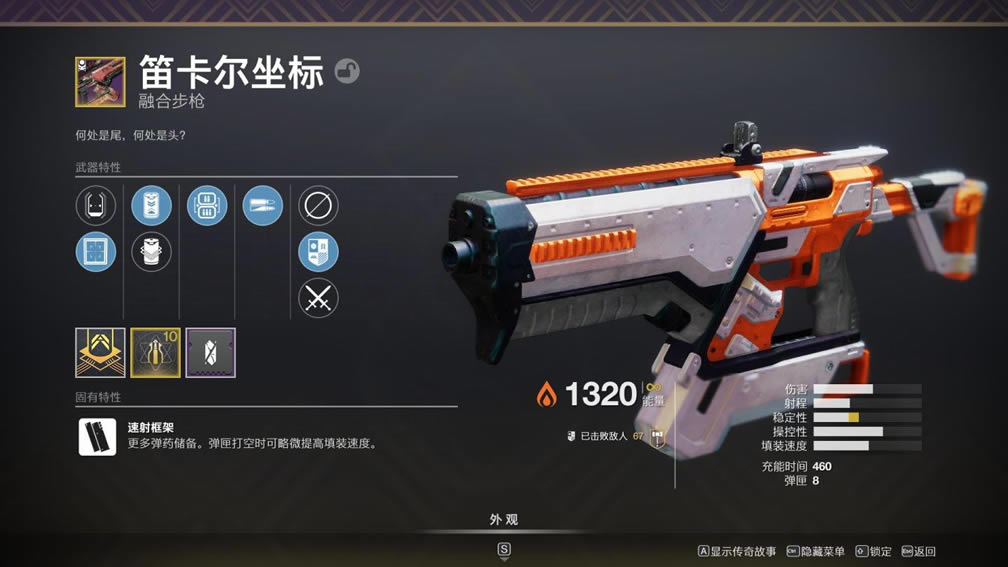
Task: Pick the white battery perk with orbiting ring
Action: pos(151,252)
